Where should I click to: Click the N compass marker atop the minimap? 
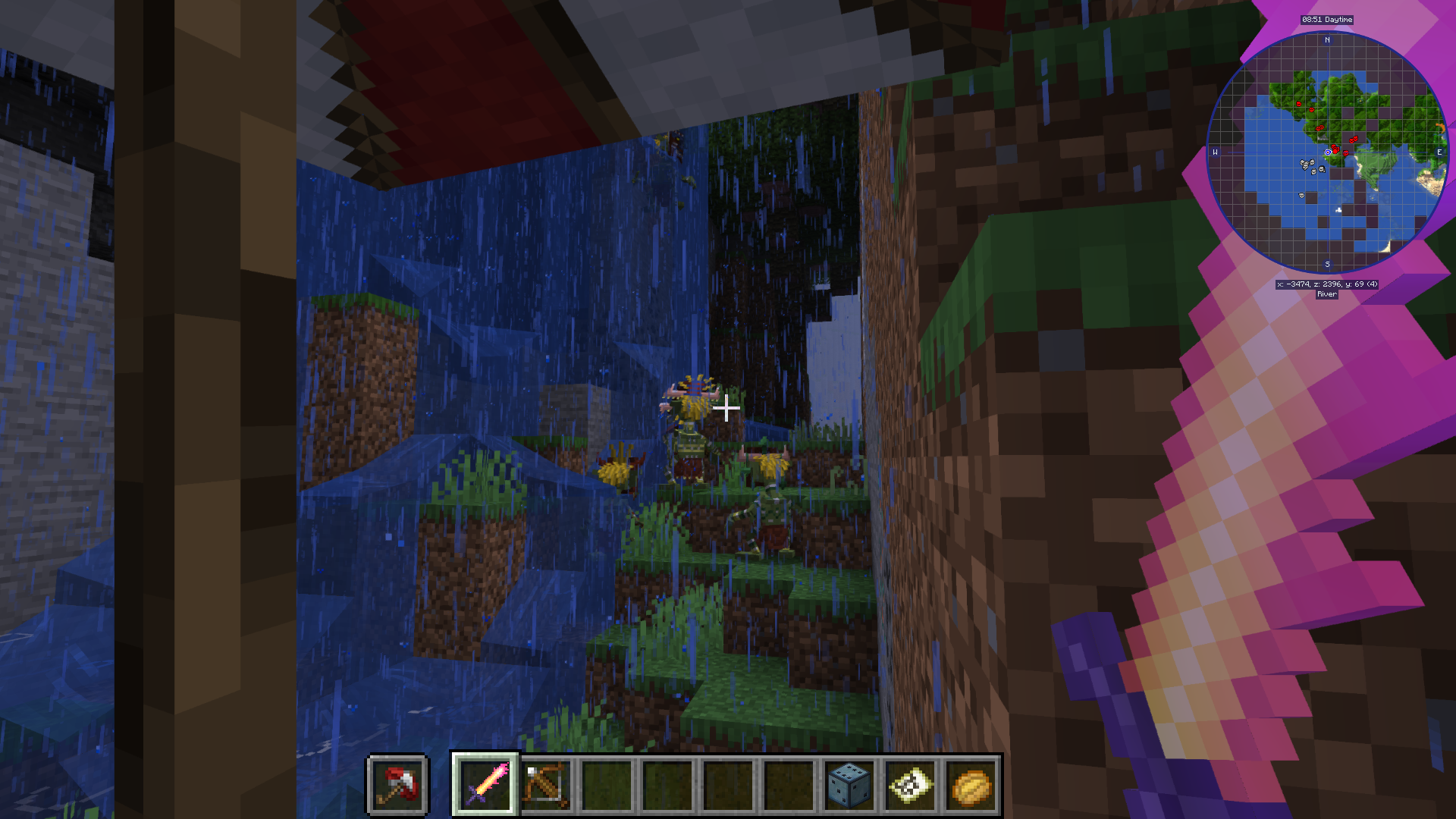(1326, 39)
